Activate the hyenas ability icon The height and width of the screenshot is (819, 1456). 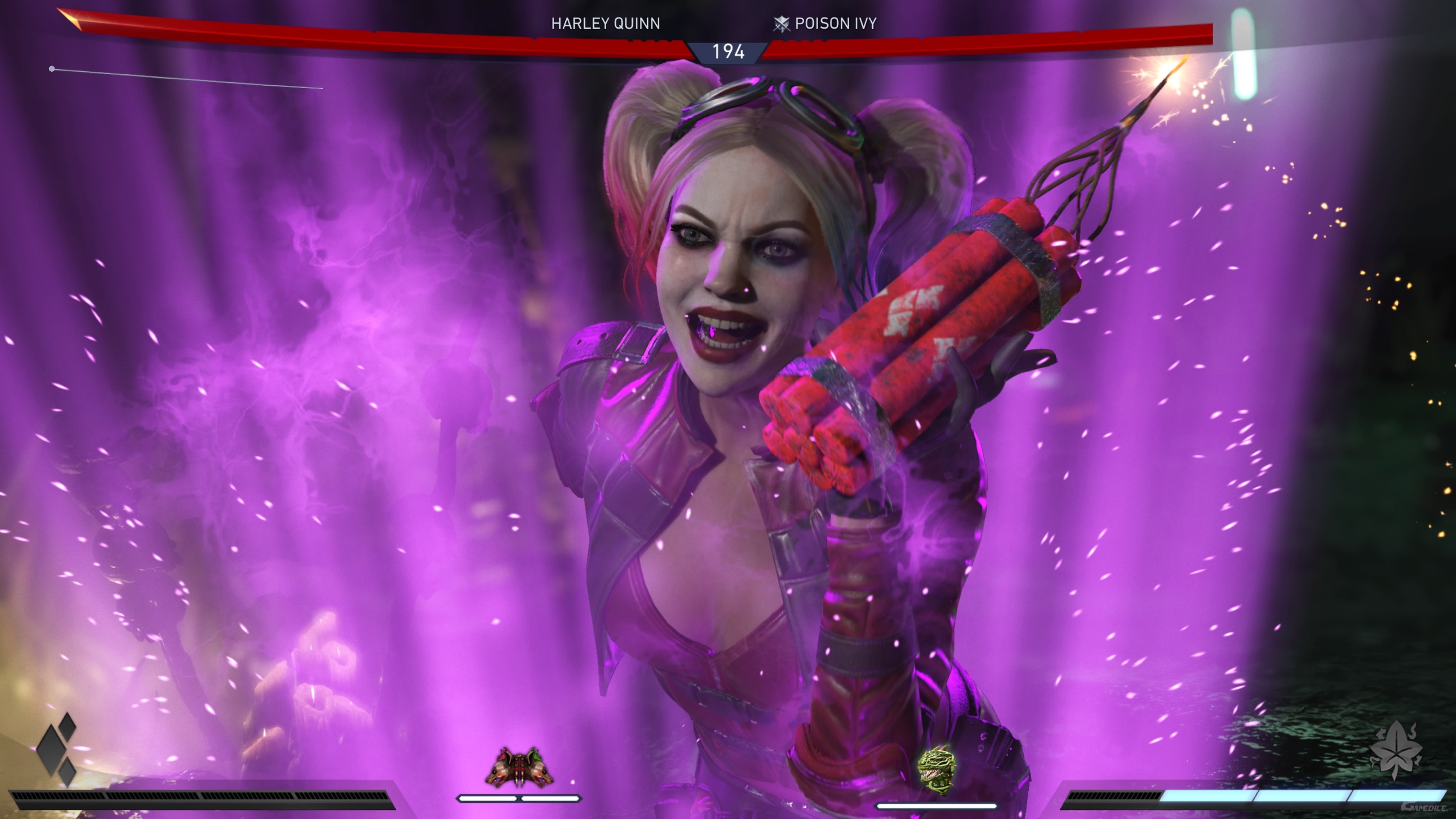pyautogui.click(x=519, y=767)
